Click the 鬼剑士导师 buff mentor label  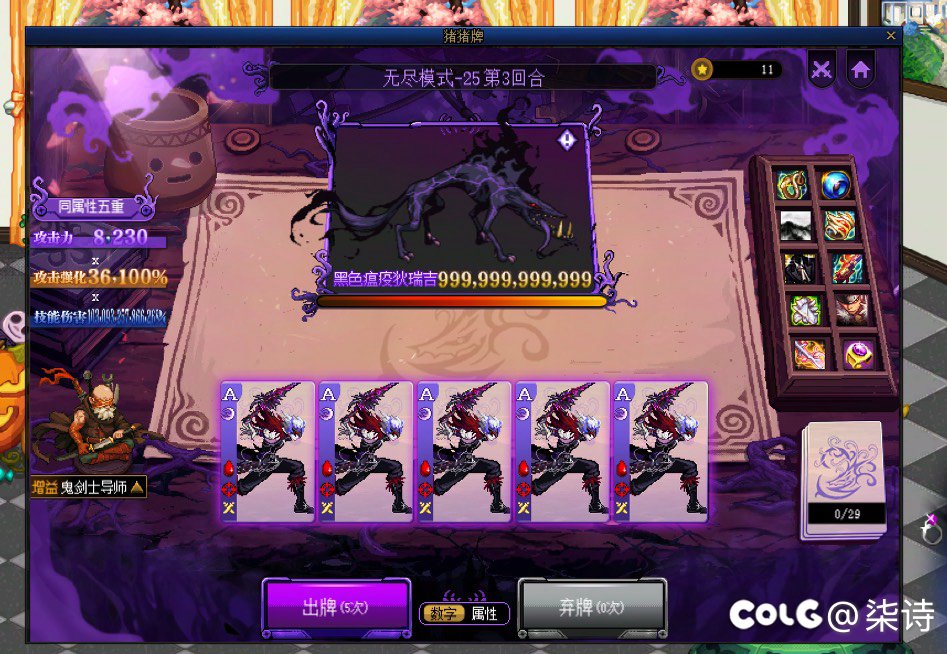click(x=88, y=487)
